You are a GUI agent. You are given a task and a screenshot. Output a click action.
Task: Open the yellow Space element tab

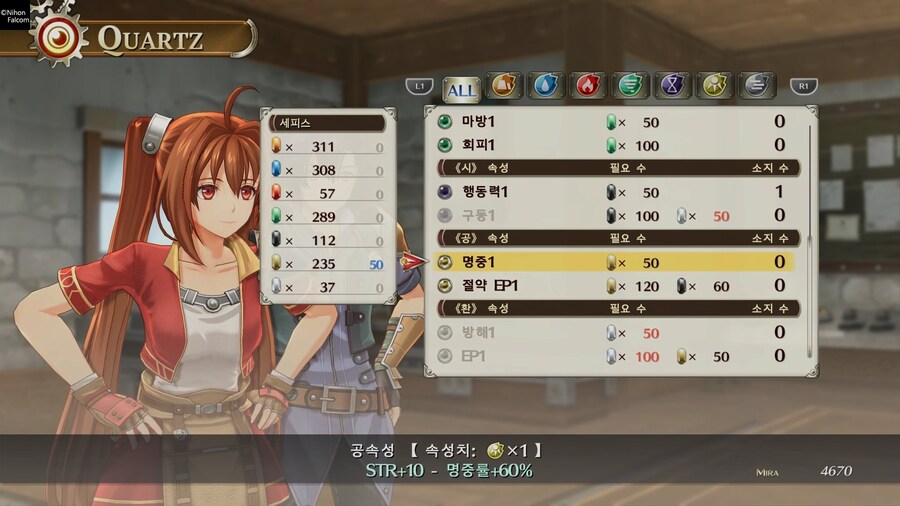pyautogui.click(x=714, y=87)
